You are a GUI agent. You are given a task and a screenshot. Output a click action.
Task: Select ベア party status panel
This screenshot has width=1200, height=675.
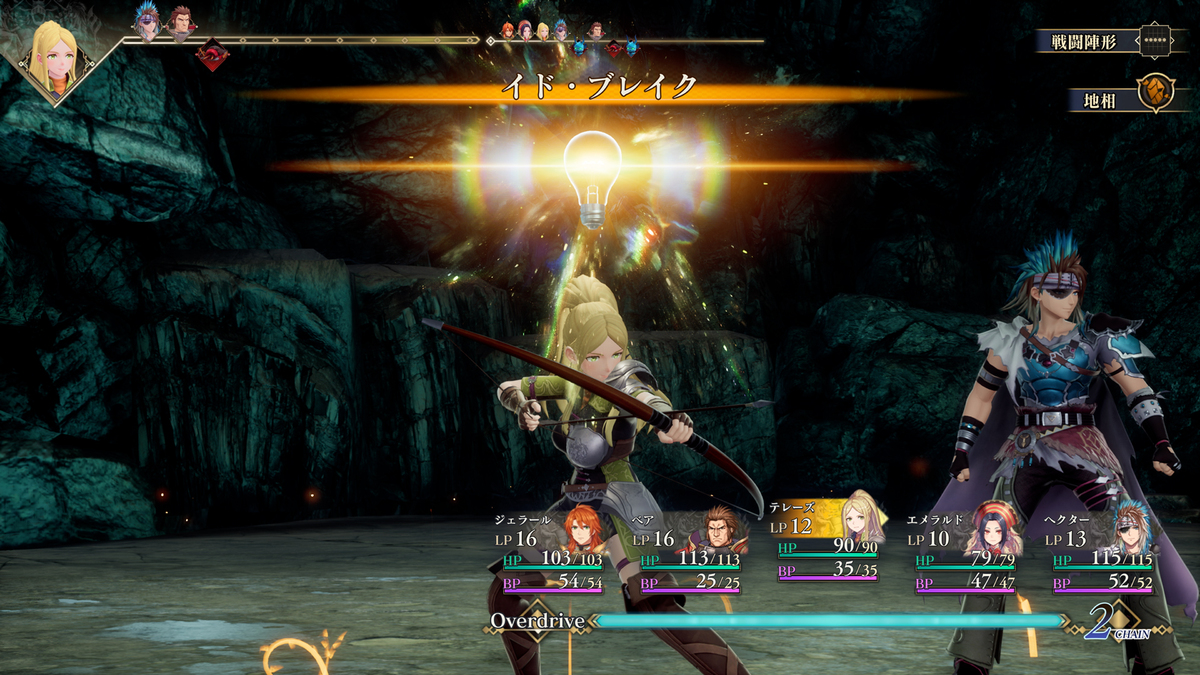(687, 553)
